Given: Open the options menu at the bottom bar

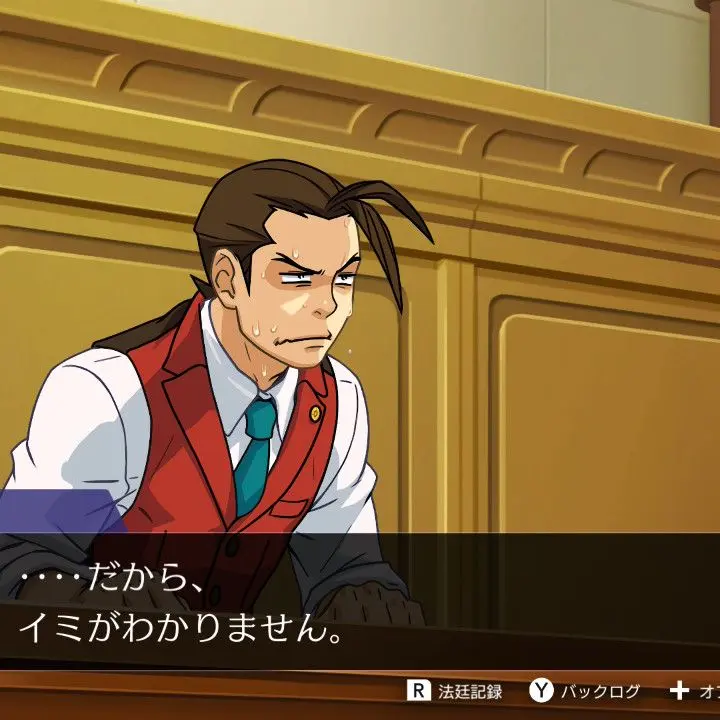Looking at the screenshot, I should point(694,691).
